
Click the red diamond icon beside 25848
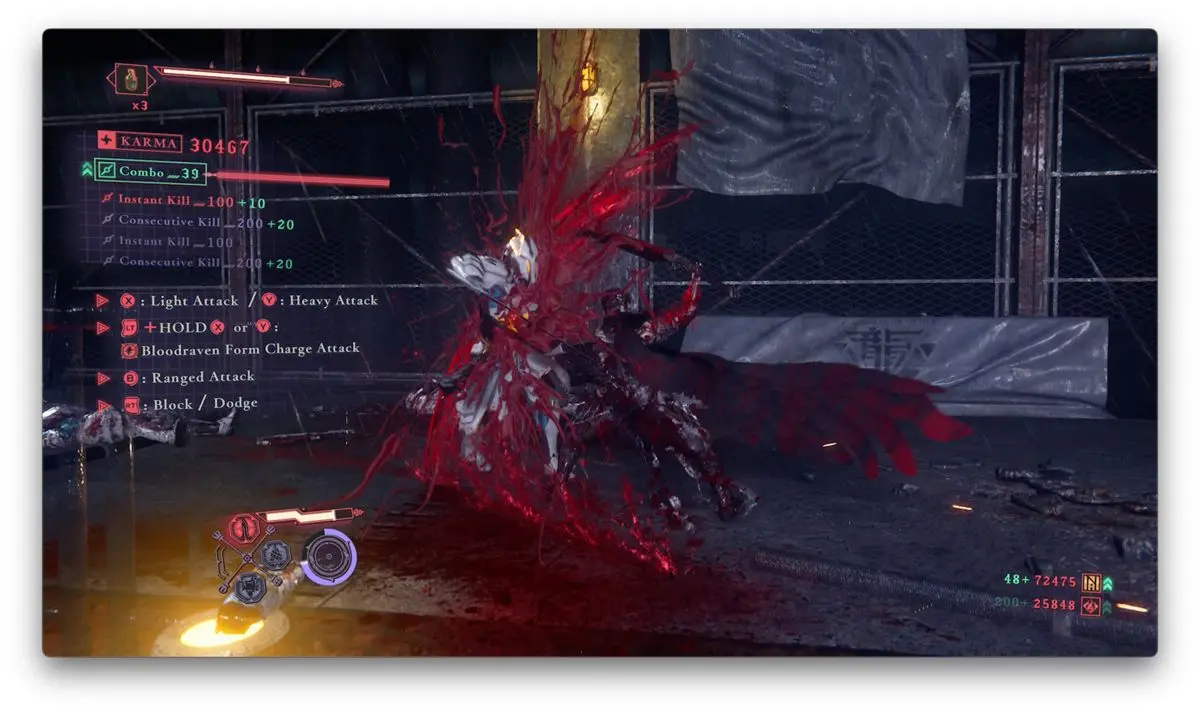[1090, 605]
